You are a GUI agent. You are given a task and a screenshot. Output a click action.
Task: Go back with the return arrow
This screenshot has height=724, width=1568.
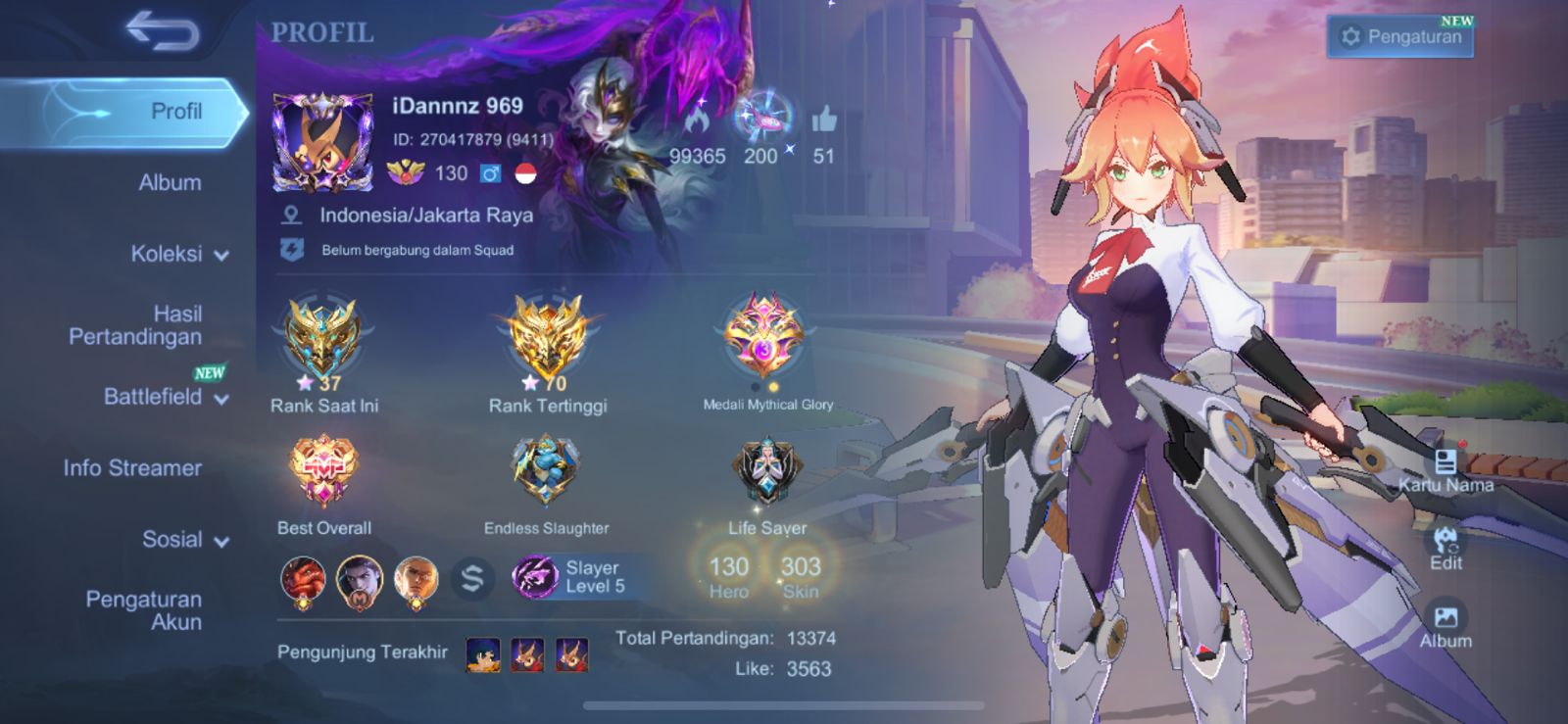click(163, 30)
